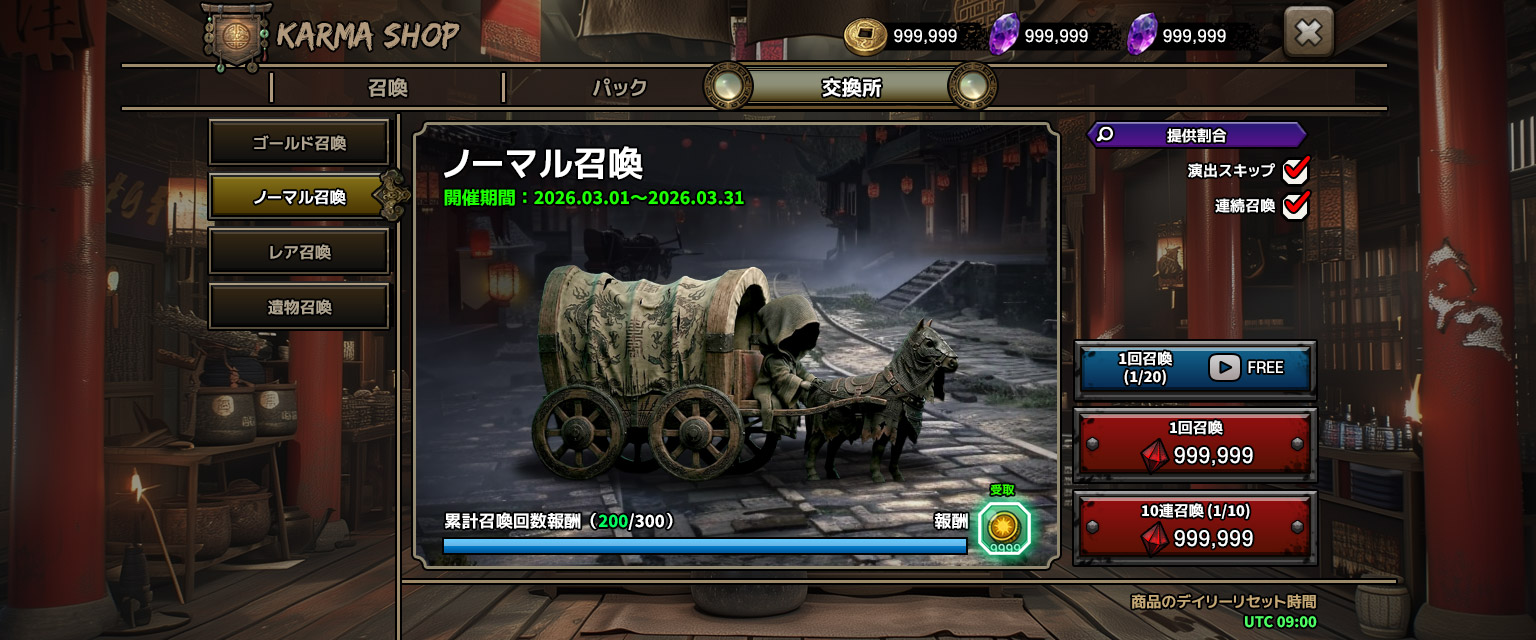Toggle the 連続召喚 checkbox

tap(1296, 206)
